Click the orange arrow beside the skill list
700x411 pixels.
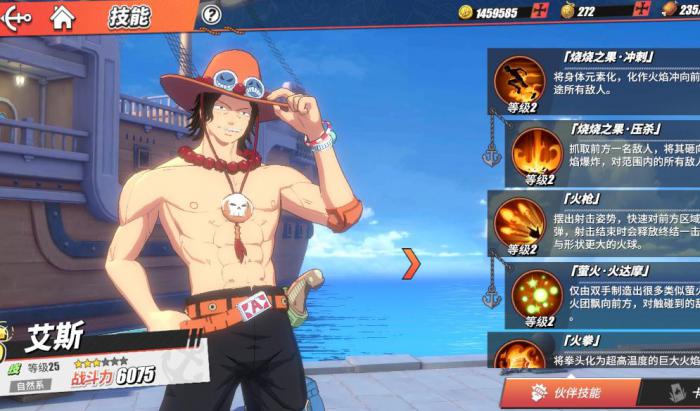411,263
